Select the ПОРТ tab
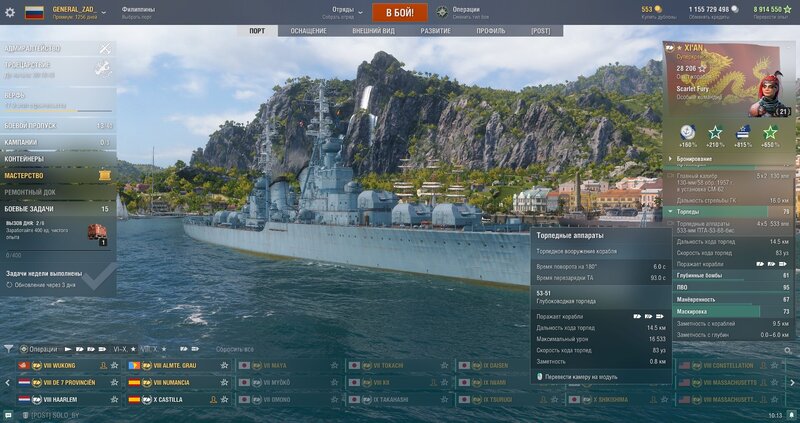Image resolution: width=800 pixels, height=423 pixels. [257, 31]
